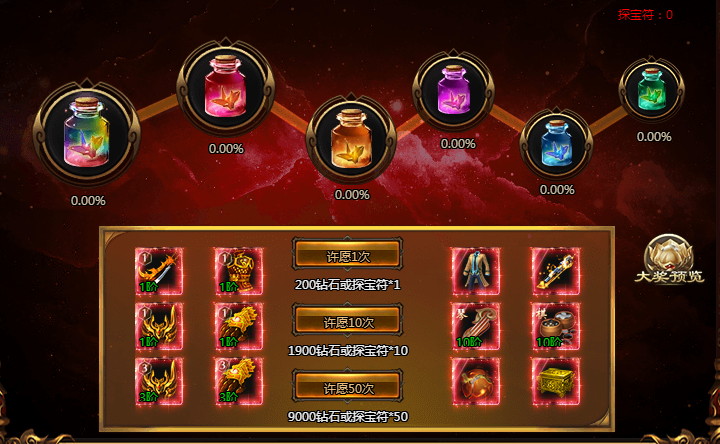
Task: Inspect the blue coat outfit reward
Action: (475, 271)
